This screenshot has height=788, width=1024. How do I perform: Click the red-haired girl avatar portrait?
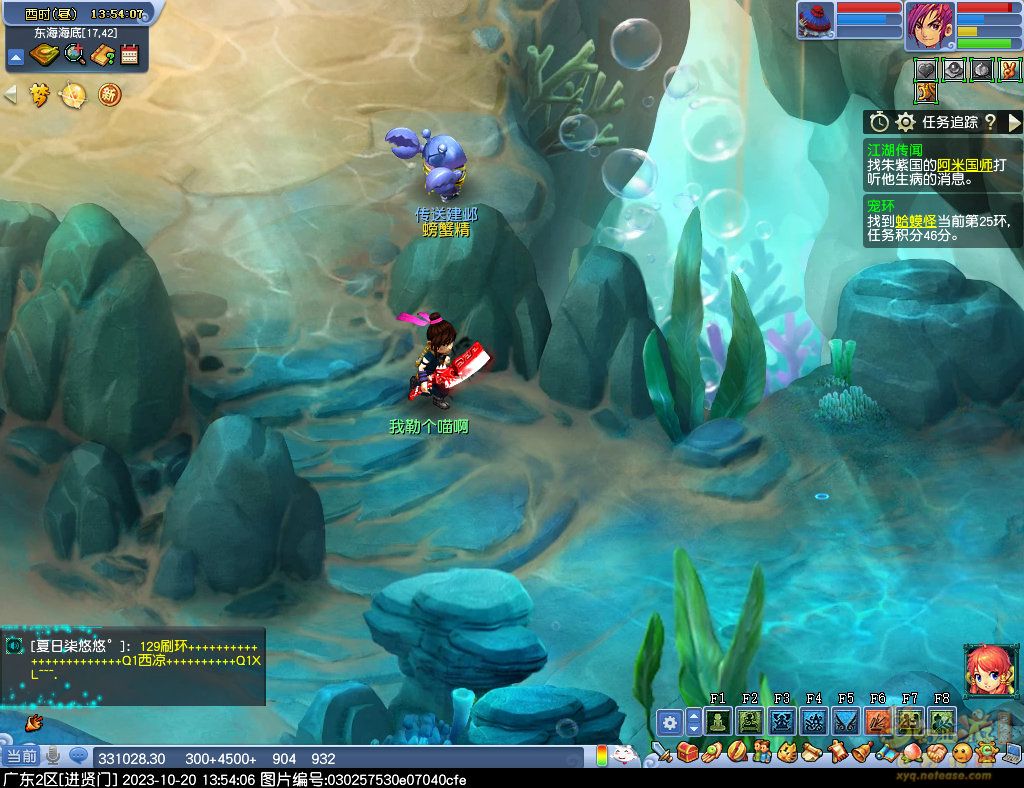point(985,669)
